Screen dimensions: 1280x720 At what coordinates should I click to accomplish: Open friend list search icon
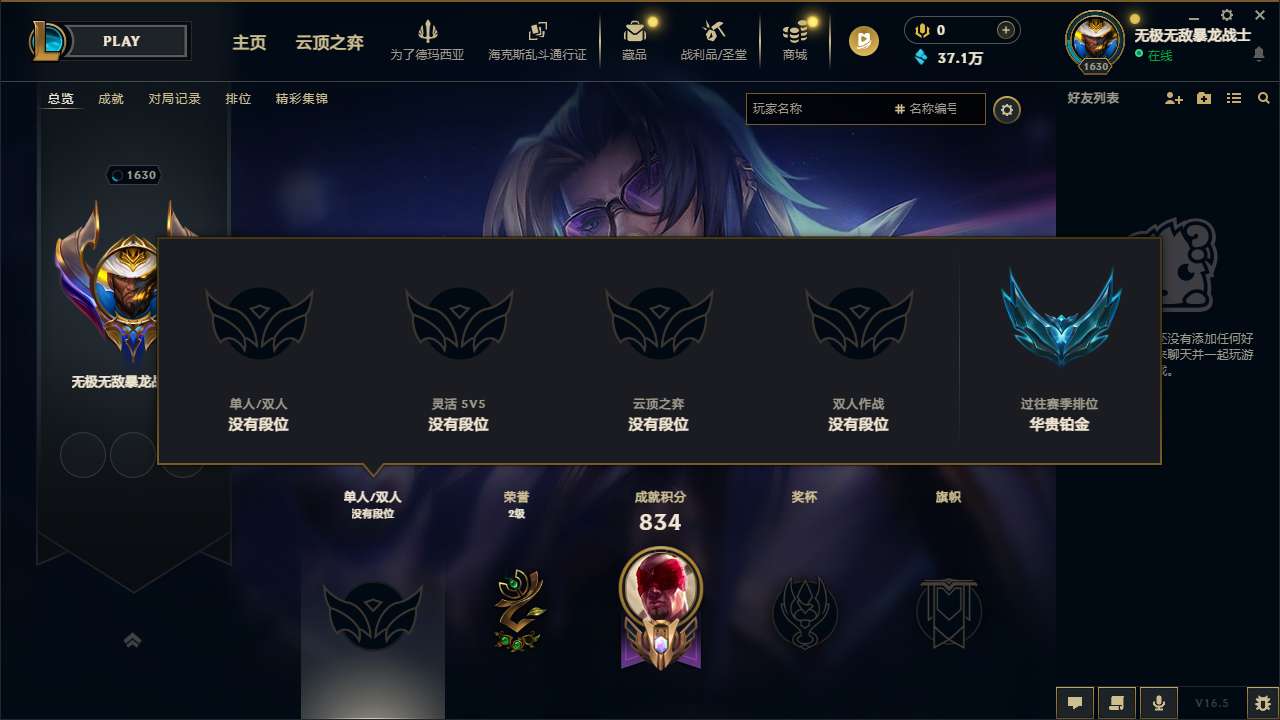[x=1264, y=98]
